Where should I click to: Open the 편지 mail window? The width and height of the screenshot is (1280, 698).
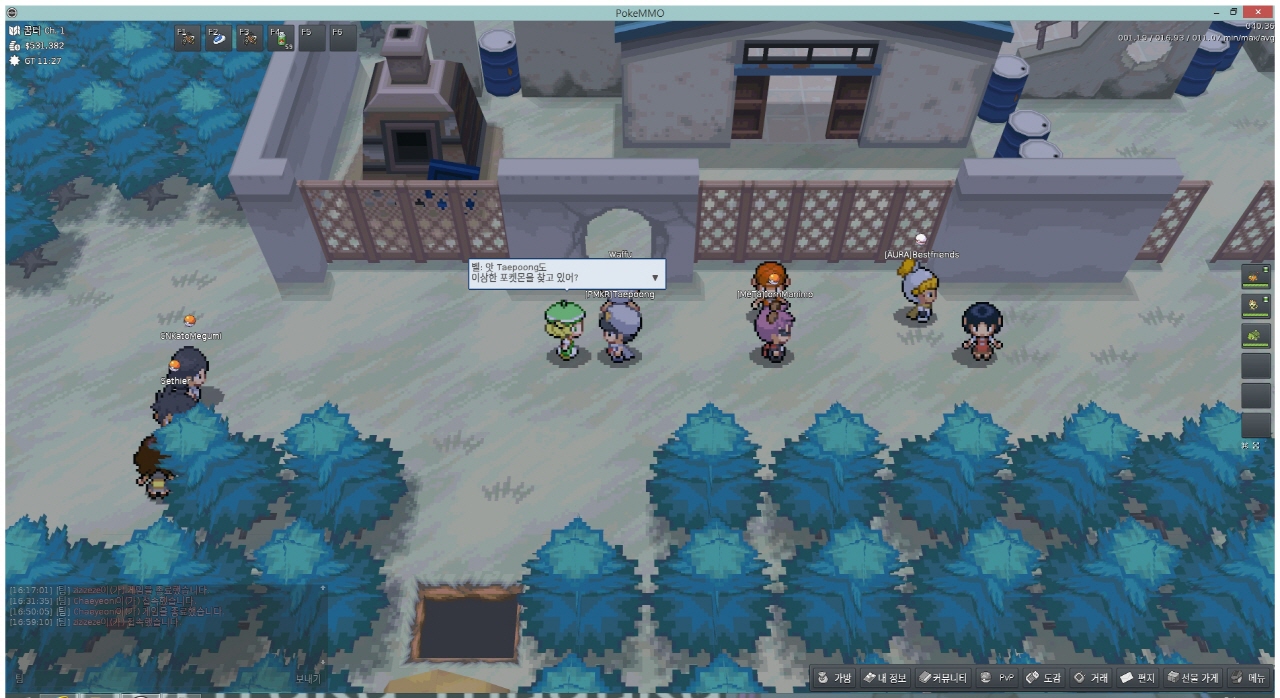tap(1138, 678)
